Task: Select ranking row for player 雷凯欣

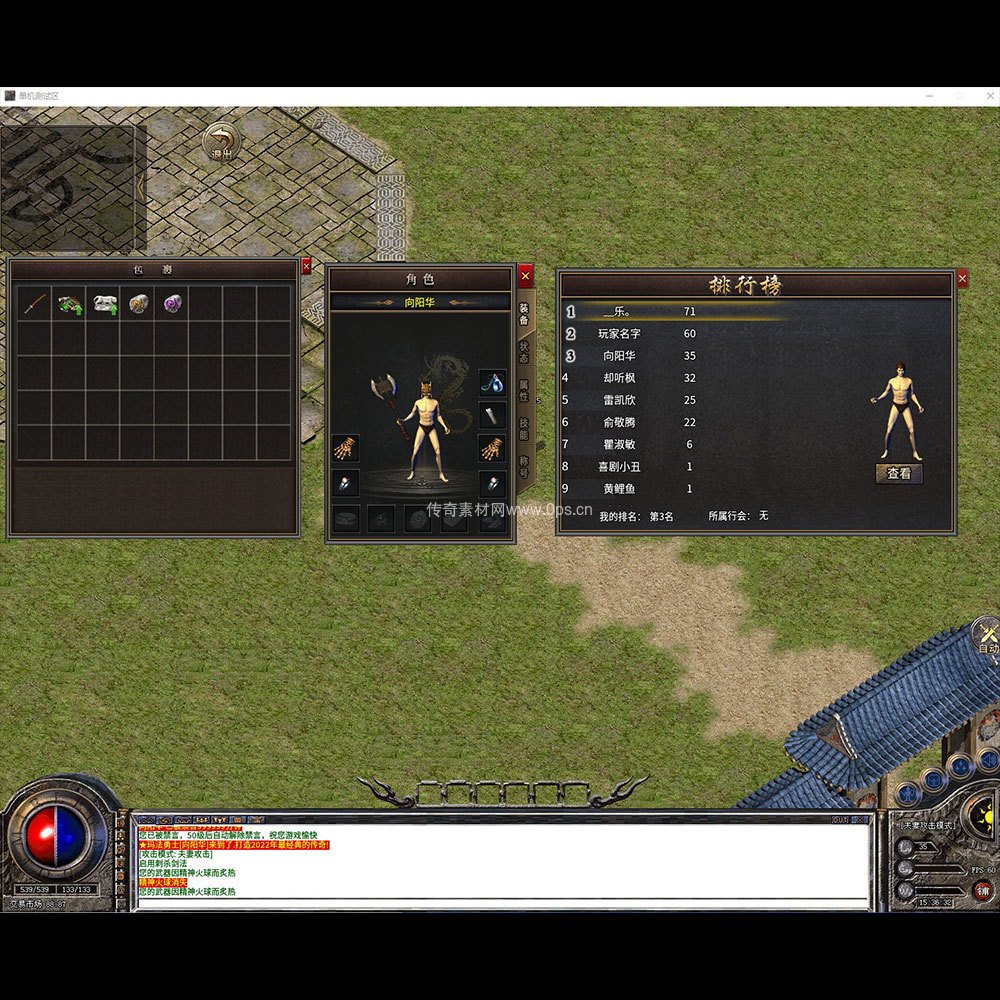Action: point(618,400)
